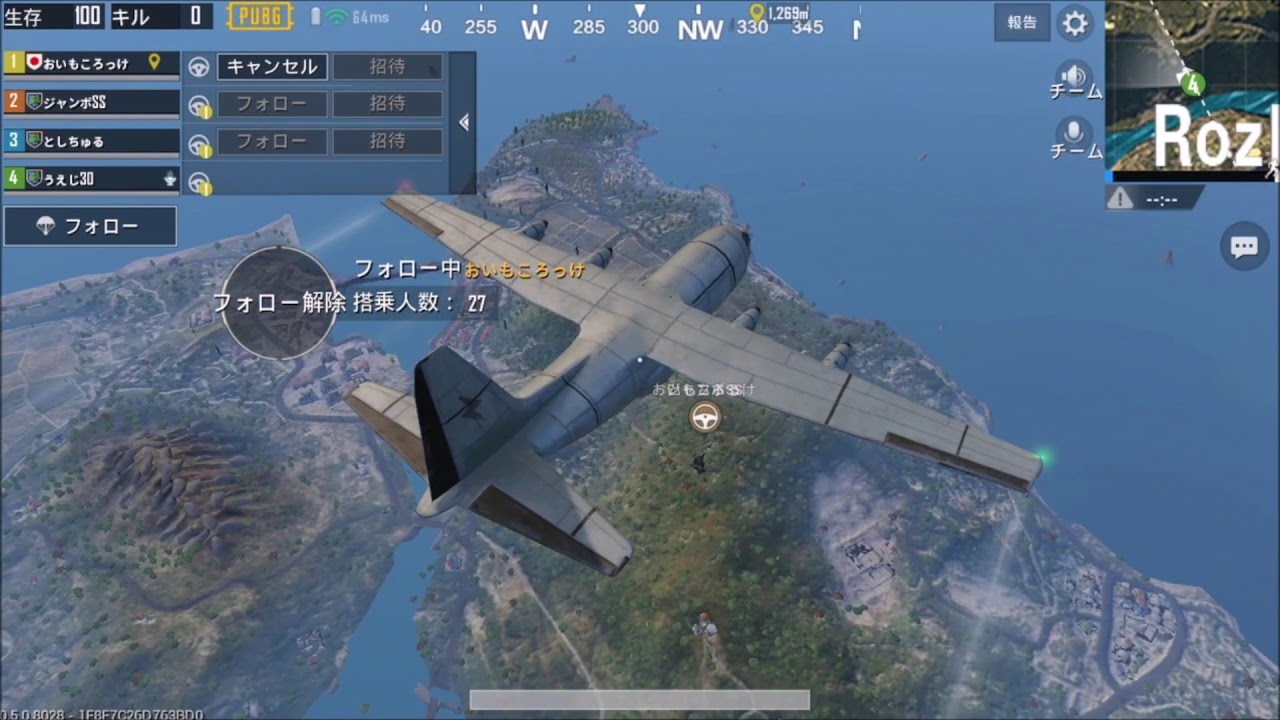Click the PUBG logo at top center
This screenshot has height=720, width=1280.
(x=259, y=16)
